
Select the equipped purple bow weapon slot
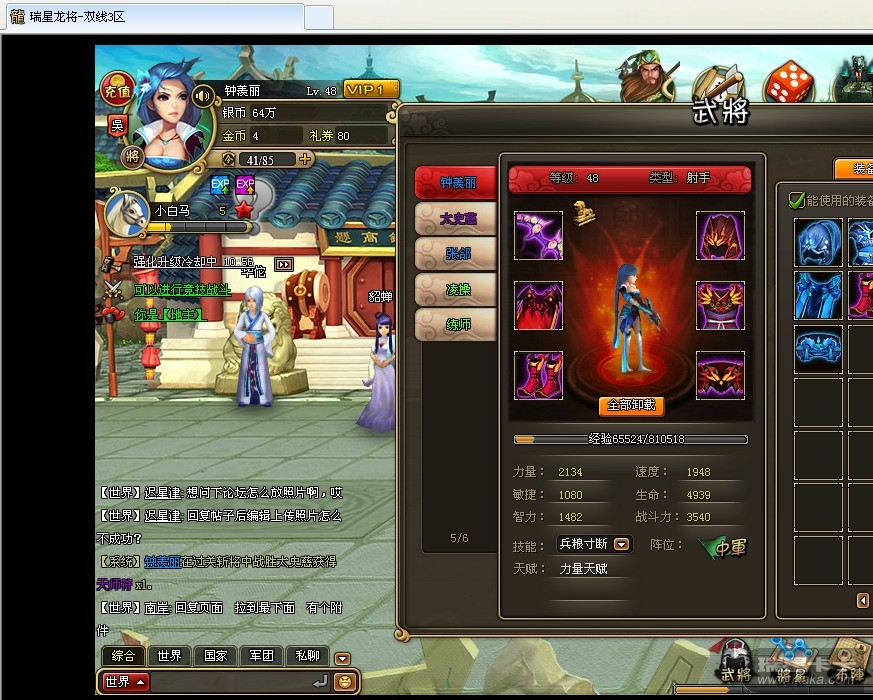[539, 235]
